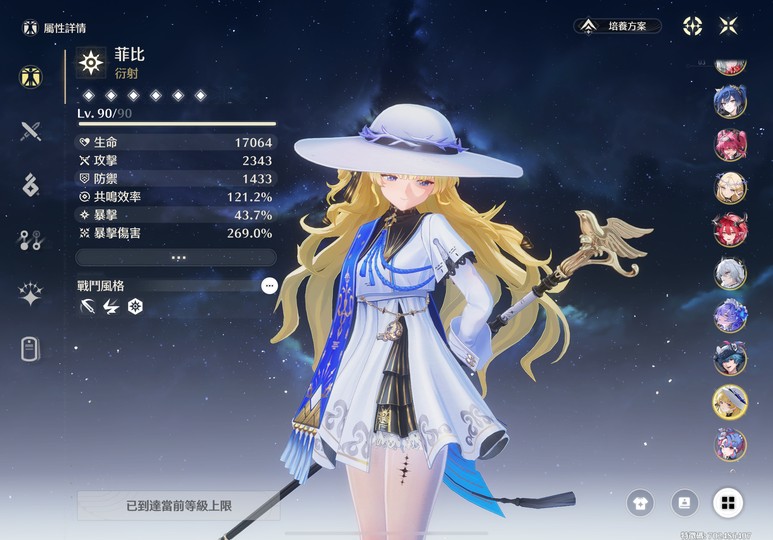The height and width of the screenshot is (540, 773).
Task: Click the 菲比 element emblem icon
Action: click(91, 63)
